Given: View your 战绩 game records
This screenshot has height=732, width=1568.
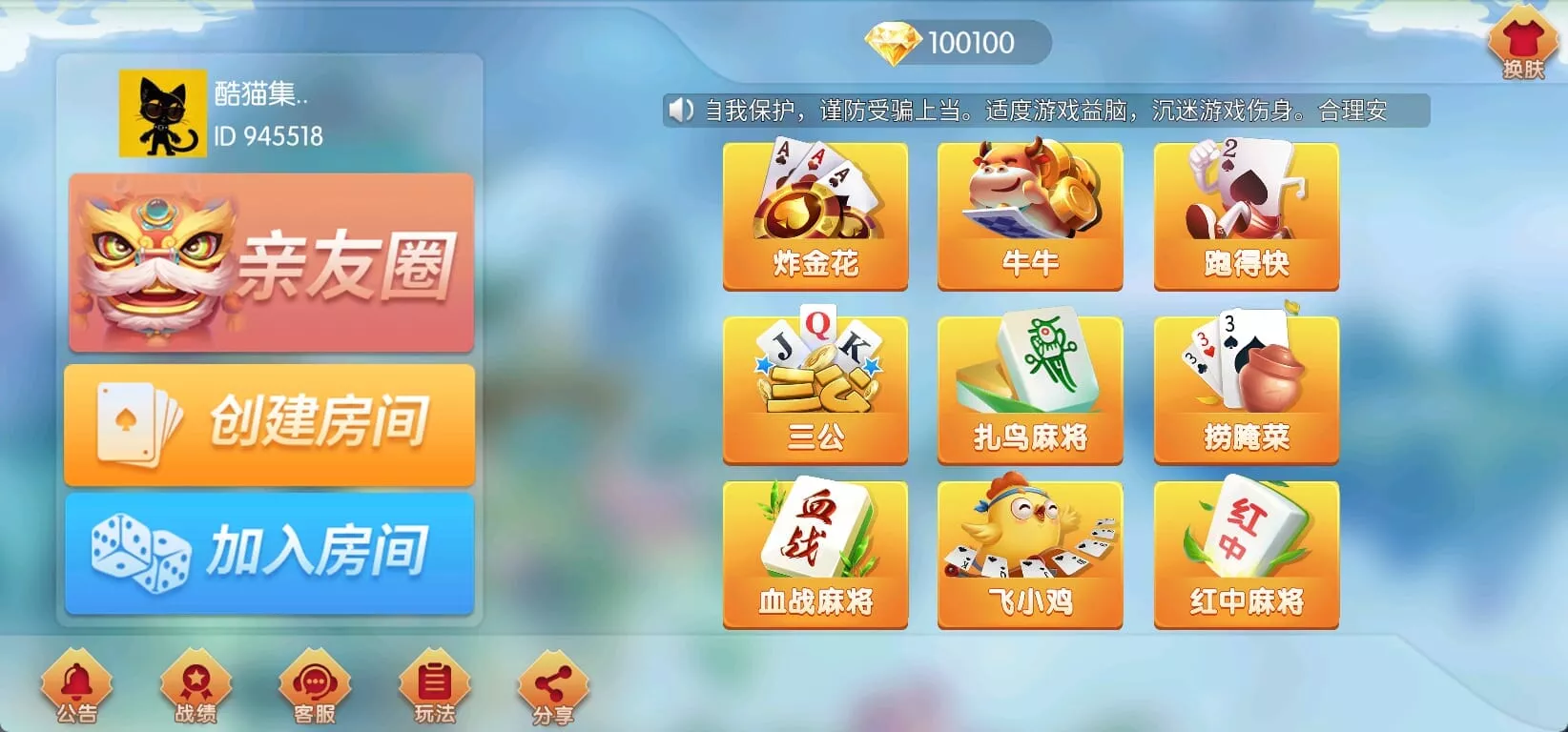Looking at the screenshot, I should point(196,688).
